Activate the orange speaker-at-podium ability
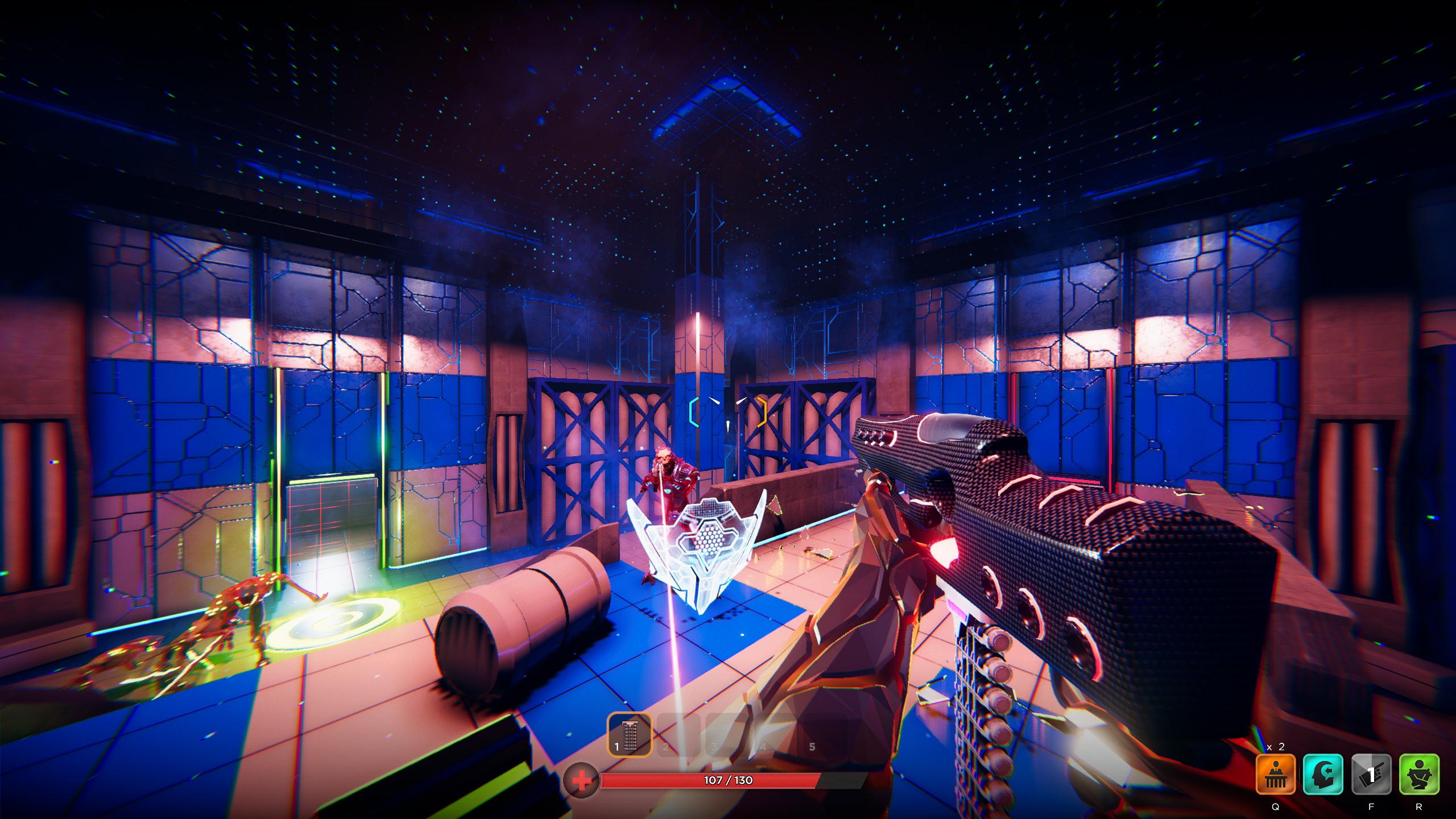 (1275, 774)
